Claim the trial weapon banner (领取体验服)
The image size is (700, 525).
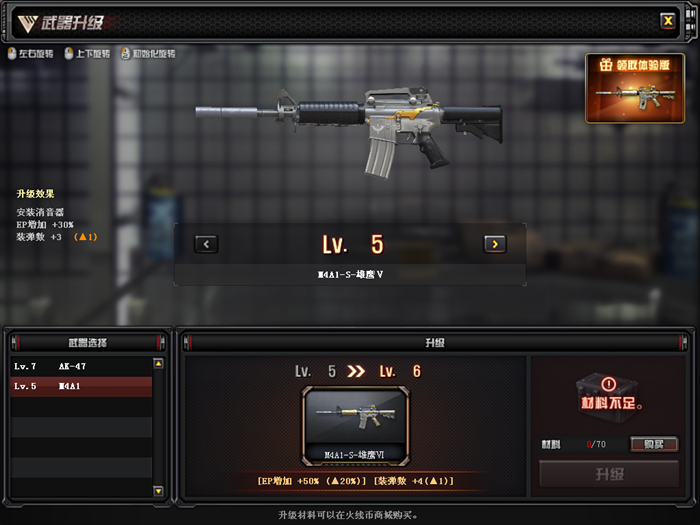[x=628, y=88]
